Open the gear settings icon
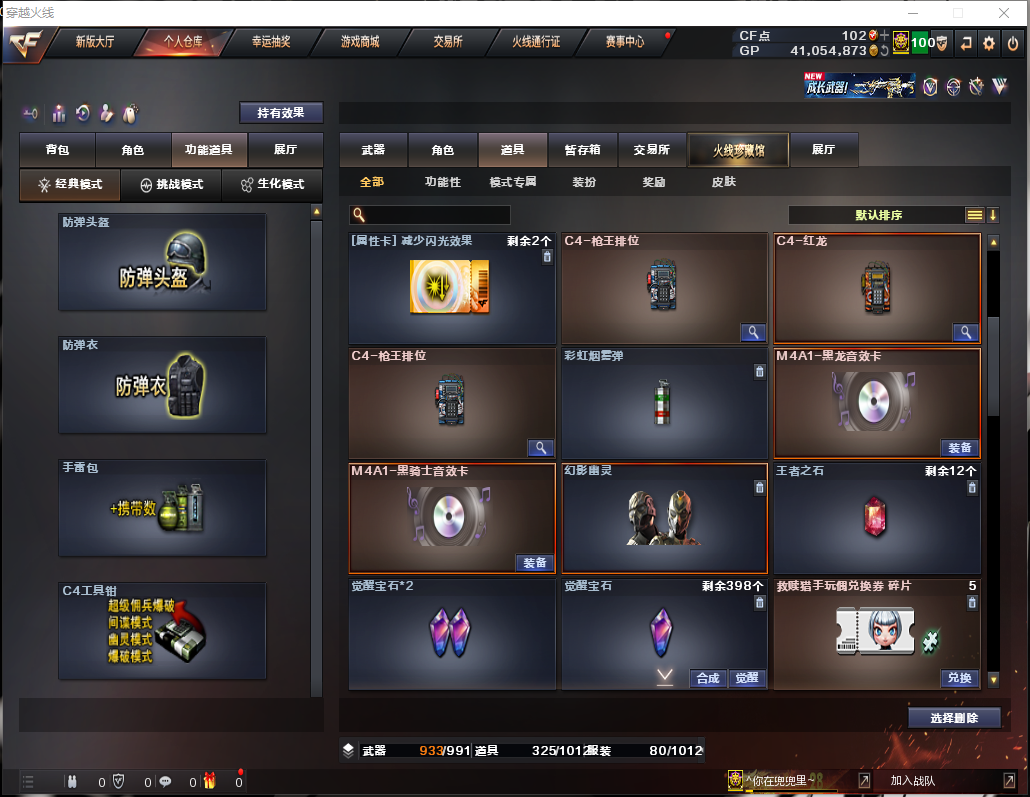 [x=989, y=43]
